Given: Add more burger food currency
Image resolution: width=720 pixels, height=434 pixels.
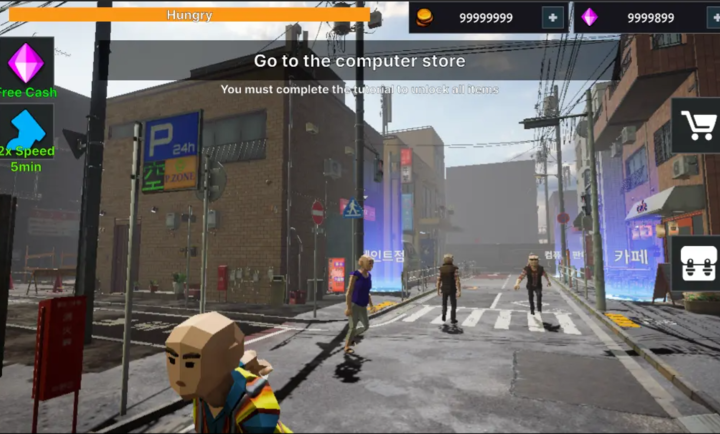Looking at the screenshot, I should point(552,17).
